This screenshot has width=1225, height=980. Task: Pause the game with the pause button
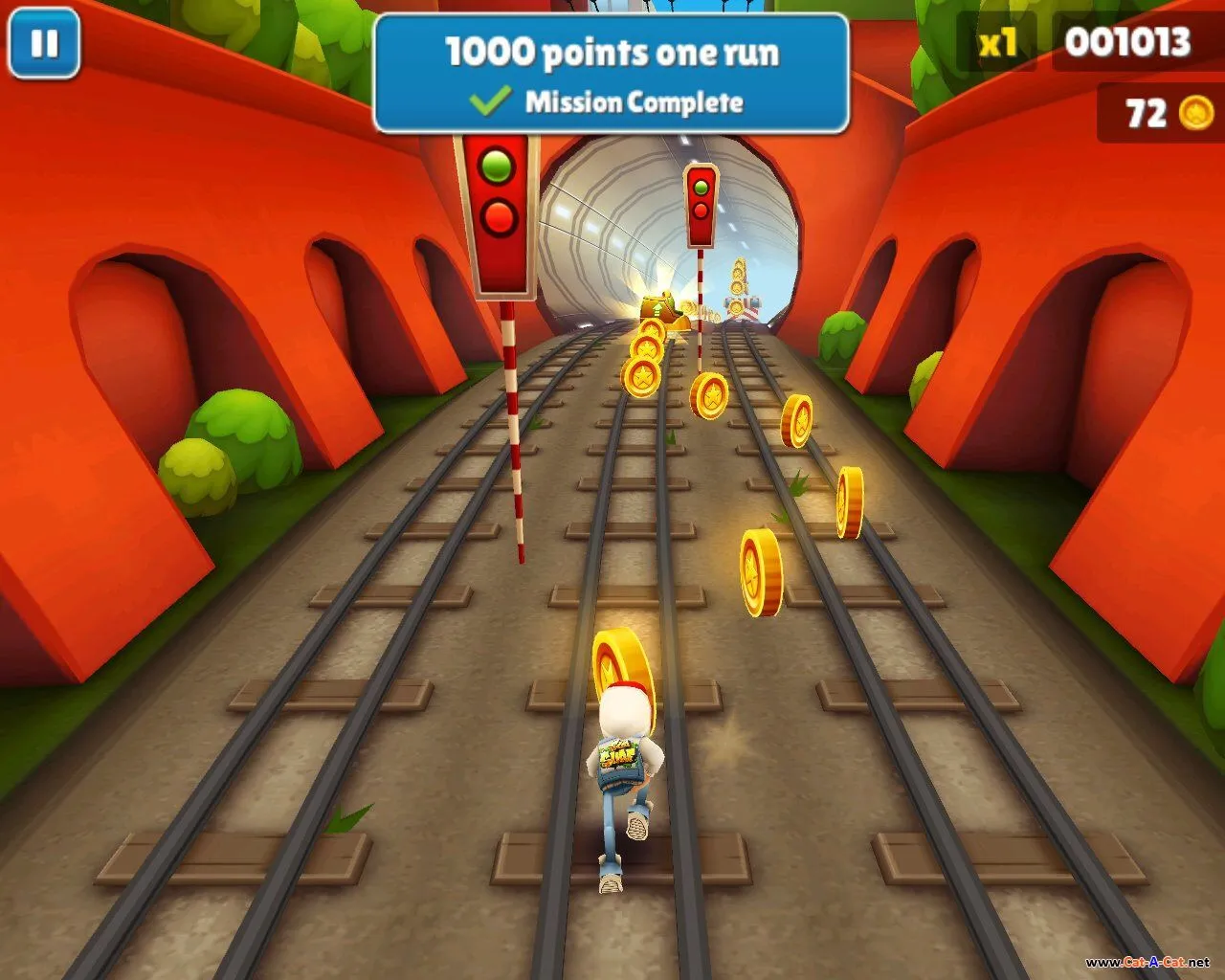pos(44,43)
